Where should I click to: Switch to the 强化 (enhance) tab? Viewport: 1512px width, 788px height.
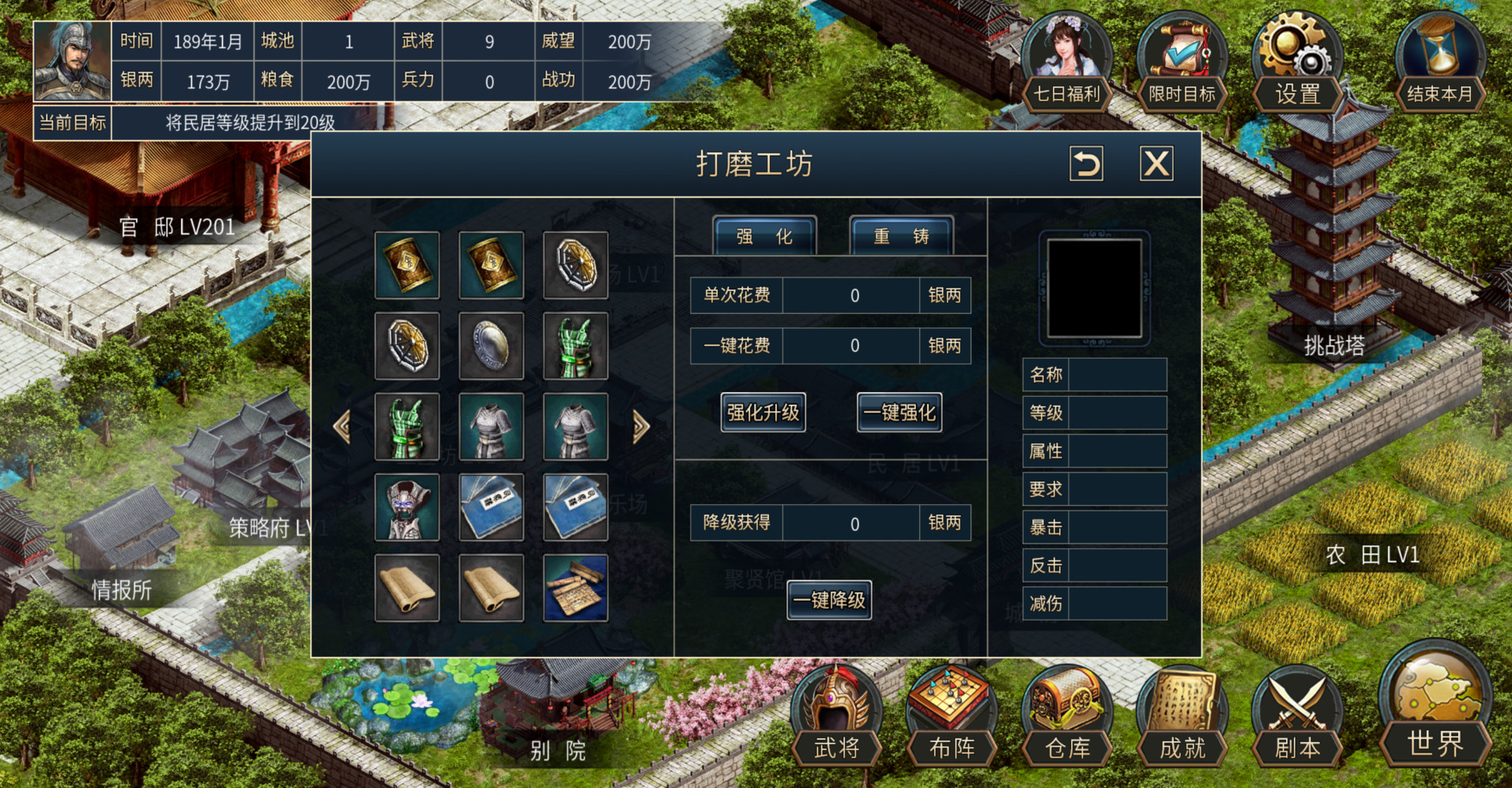click(762, 236)
